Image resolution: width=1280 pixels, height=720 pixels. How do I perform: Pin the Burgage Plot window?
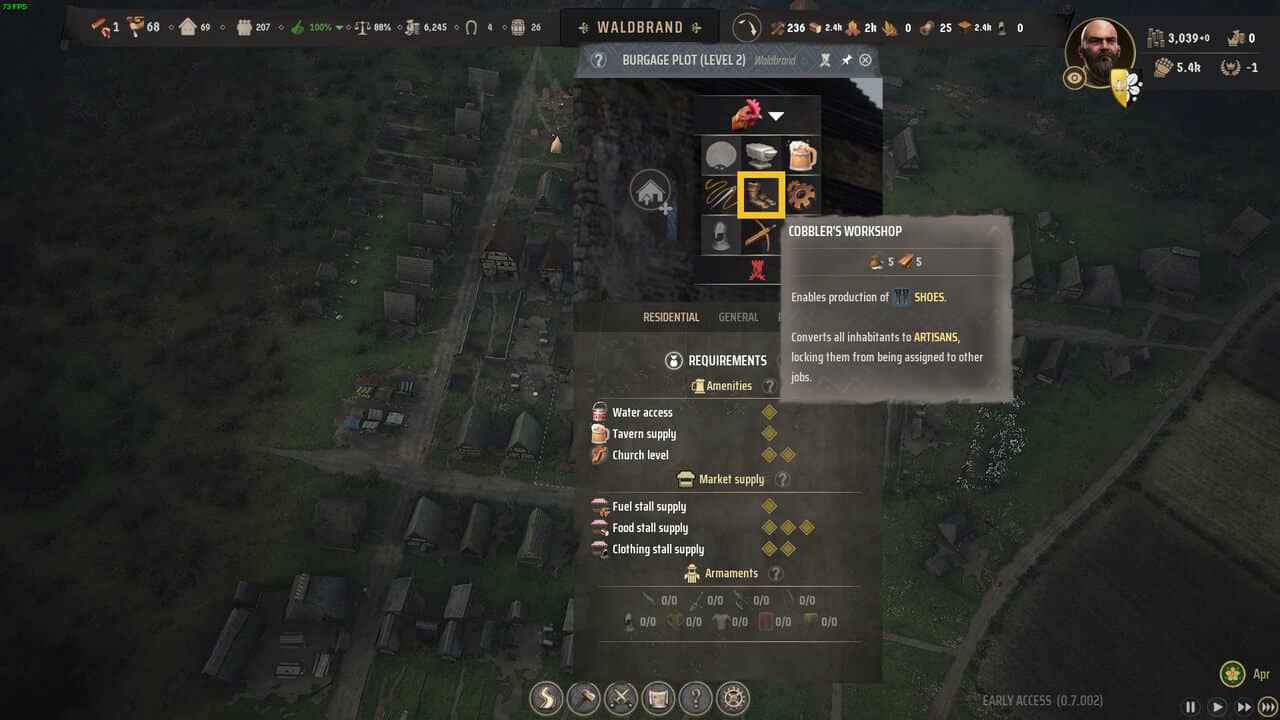pyautogui.click(x=846, y=60)
